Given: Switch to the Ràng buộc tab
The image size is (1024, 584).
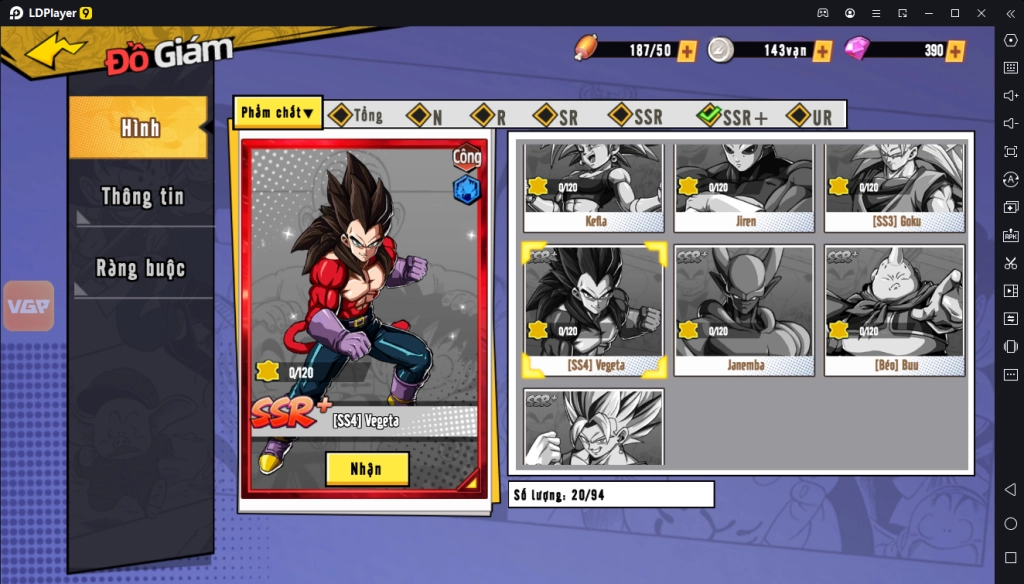Looking at the screenshot, I should pos(142,268).
